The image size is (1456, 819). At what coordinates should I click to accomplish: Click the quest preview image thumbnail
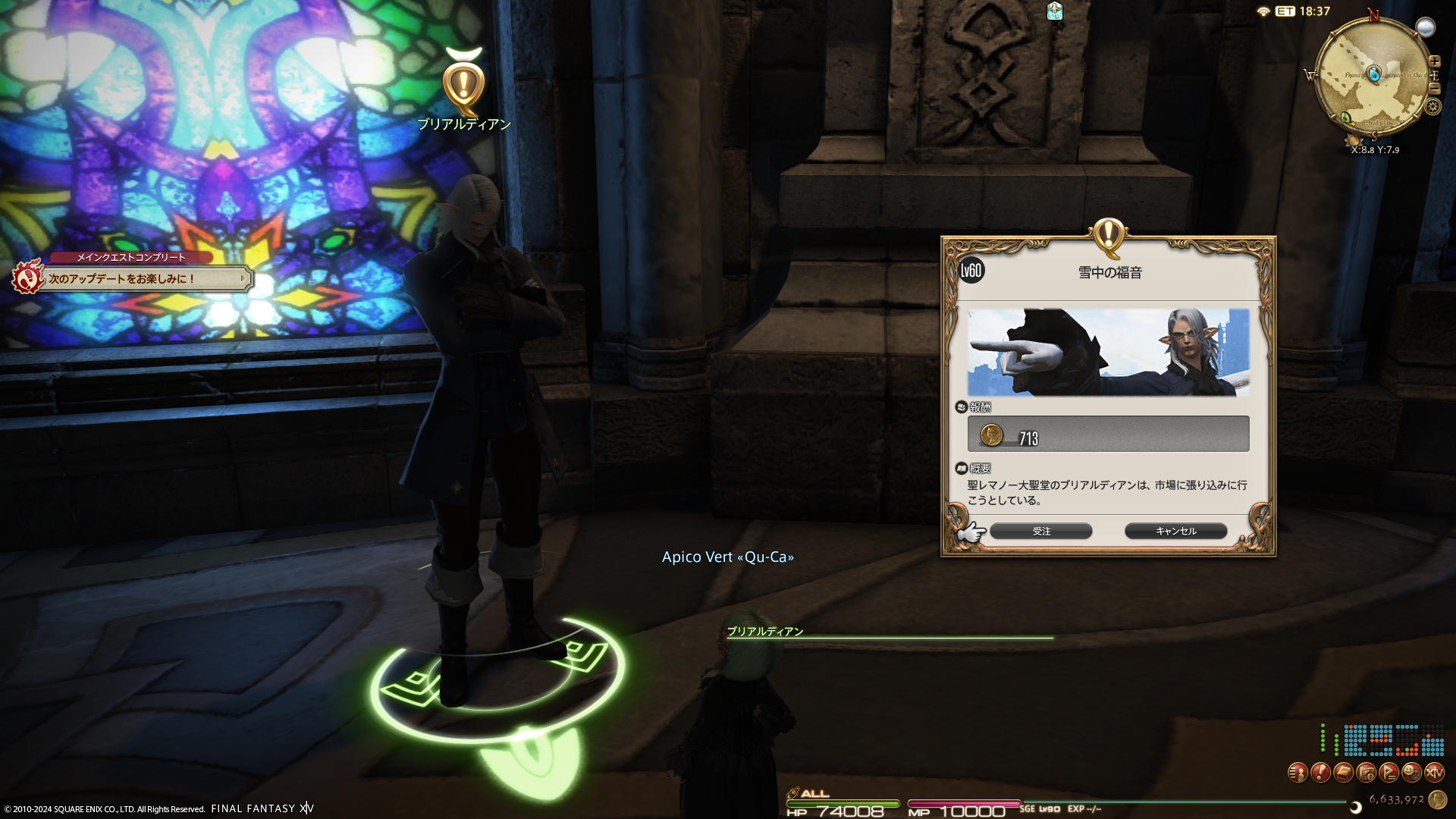pos(1108,352)
